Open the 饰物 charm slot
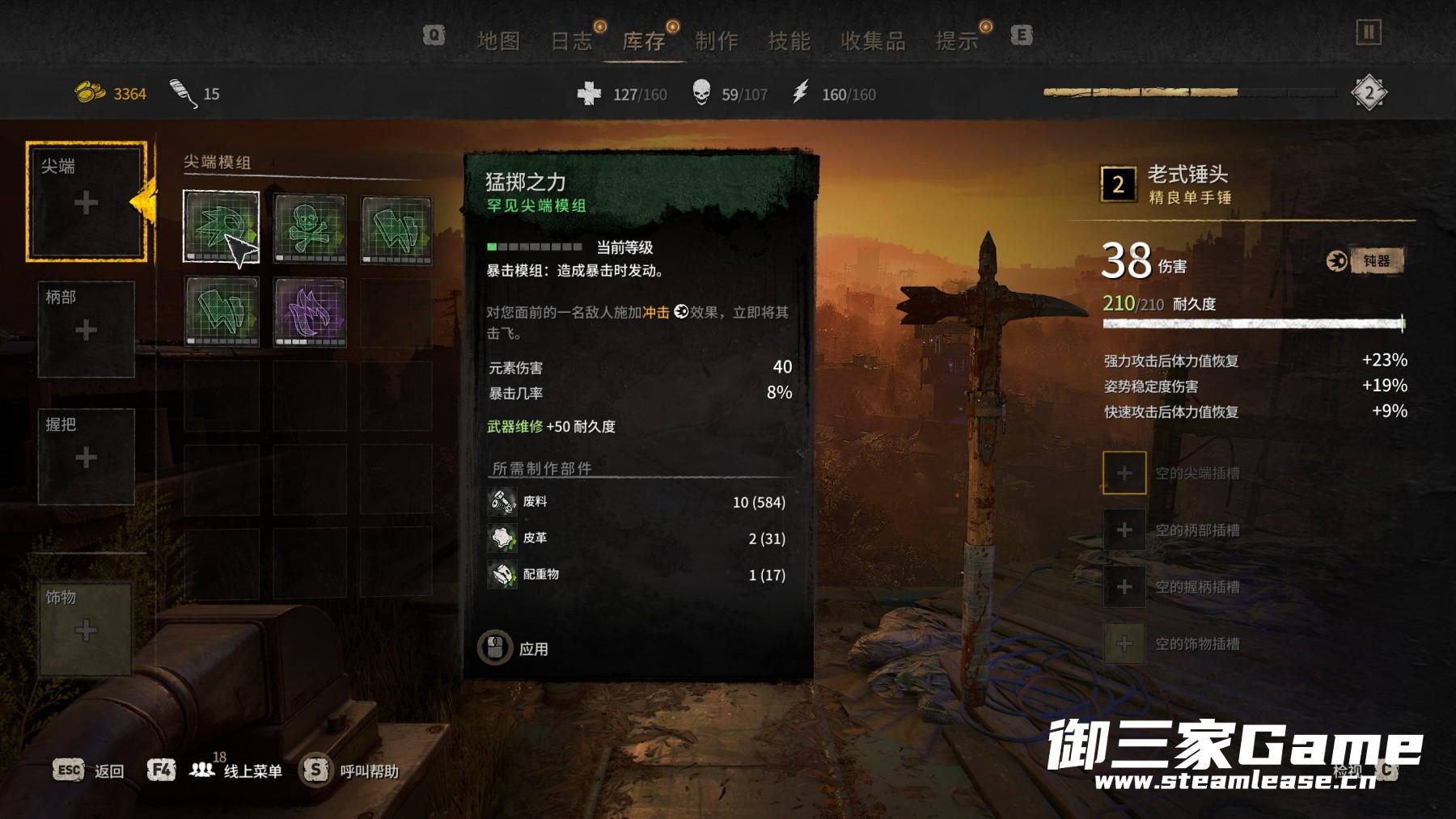 (86, 629)
